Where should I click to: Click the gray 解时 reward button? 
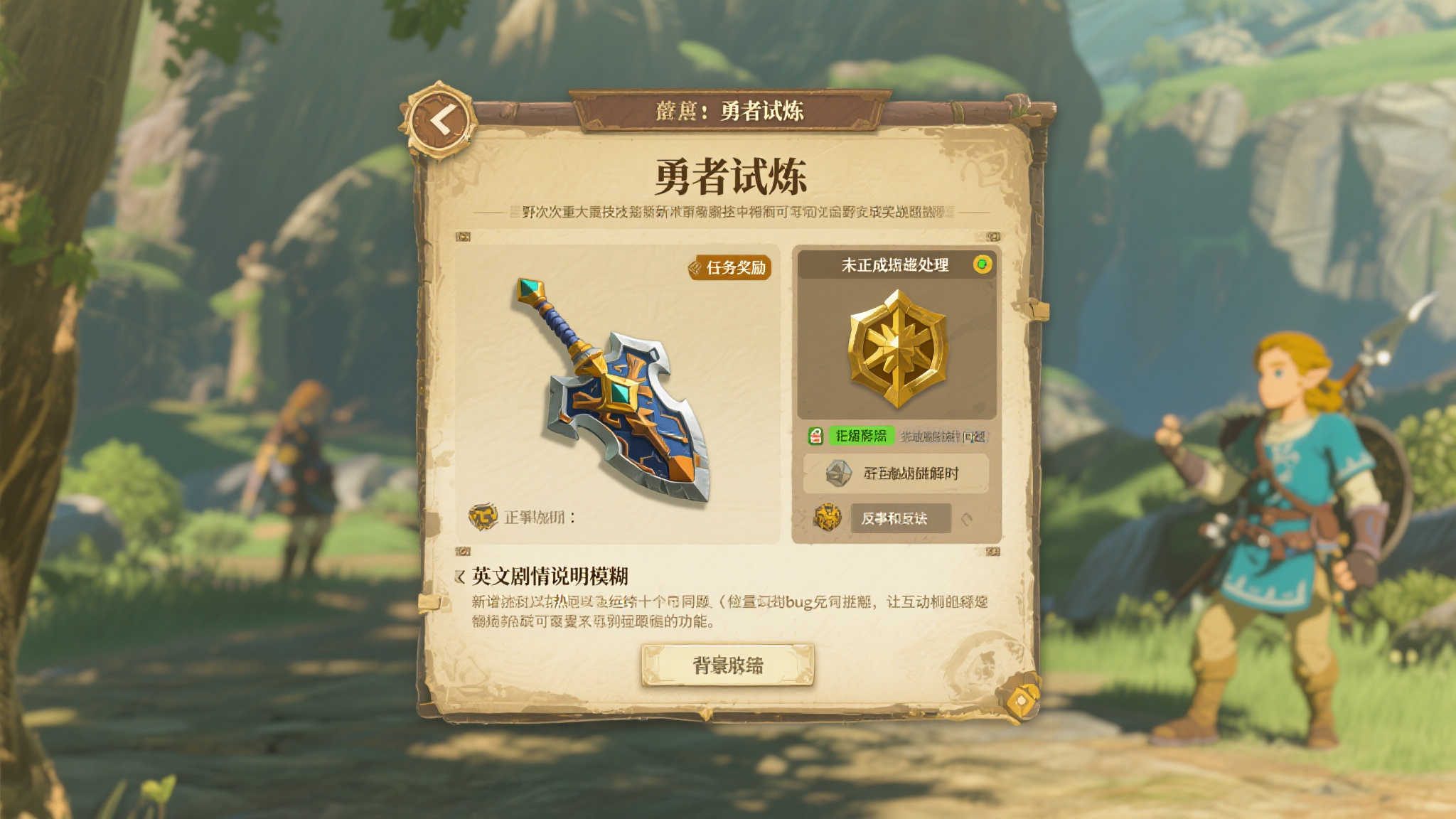(x=894, y=471)
